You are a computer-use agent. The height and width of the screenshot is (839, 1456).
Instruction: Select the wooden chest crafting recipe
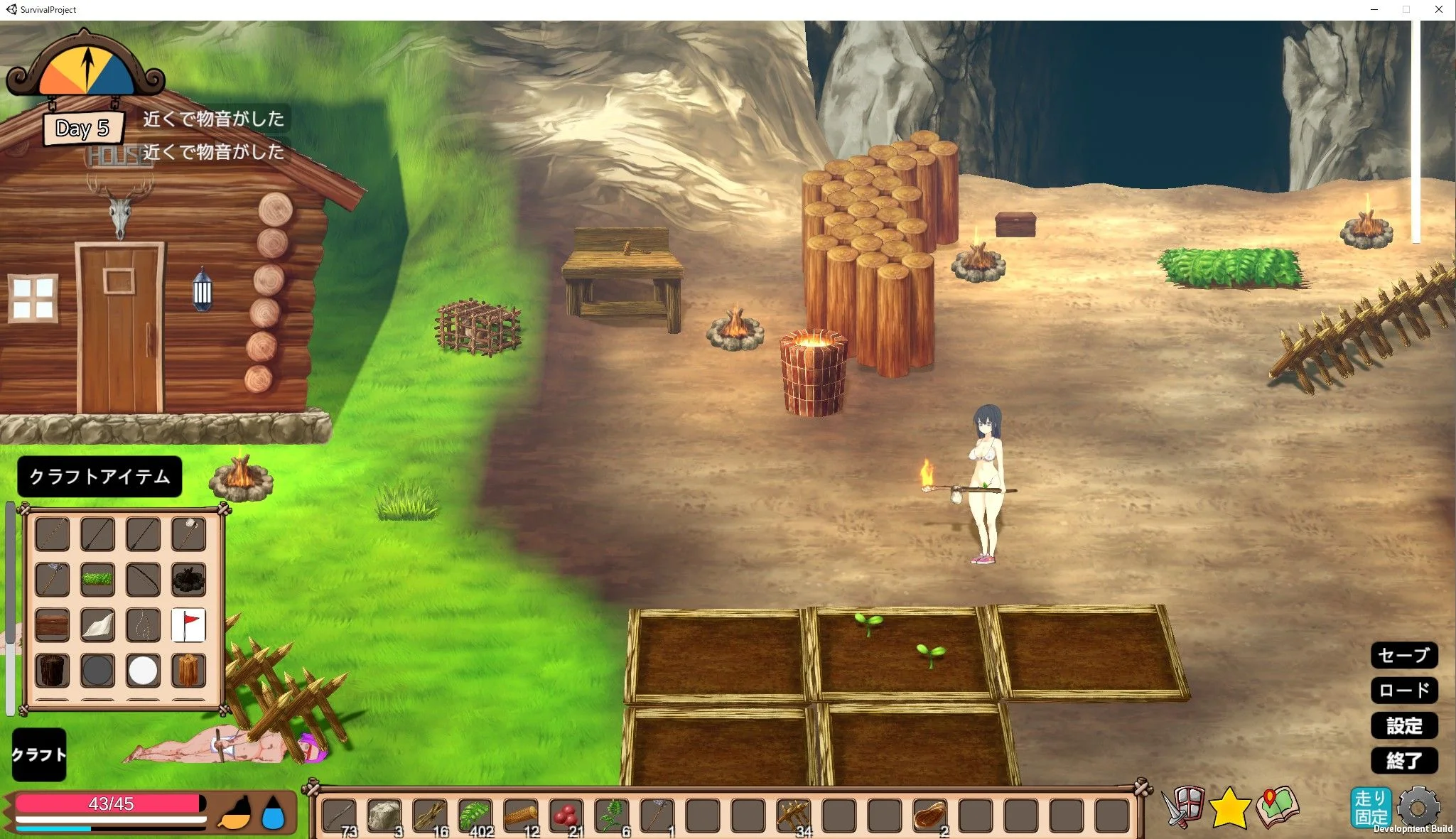52,625
